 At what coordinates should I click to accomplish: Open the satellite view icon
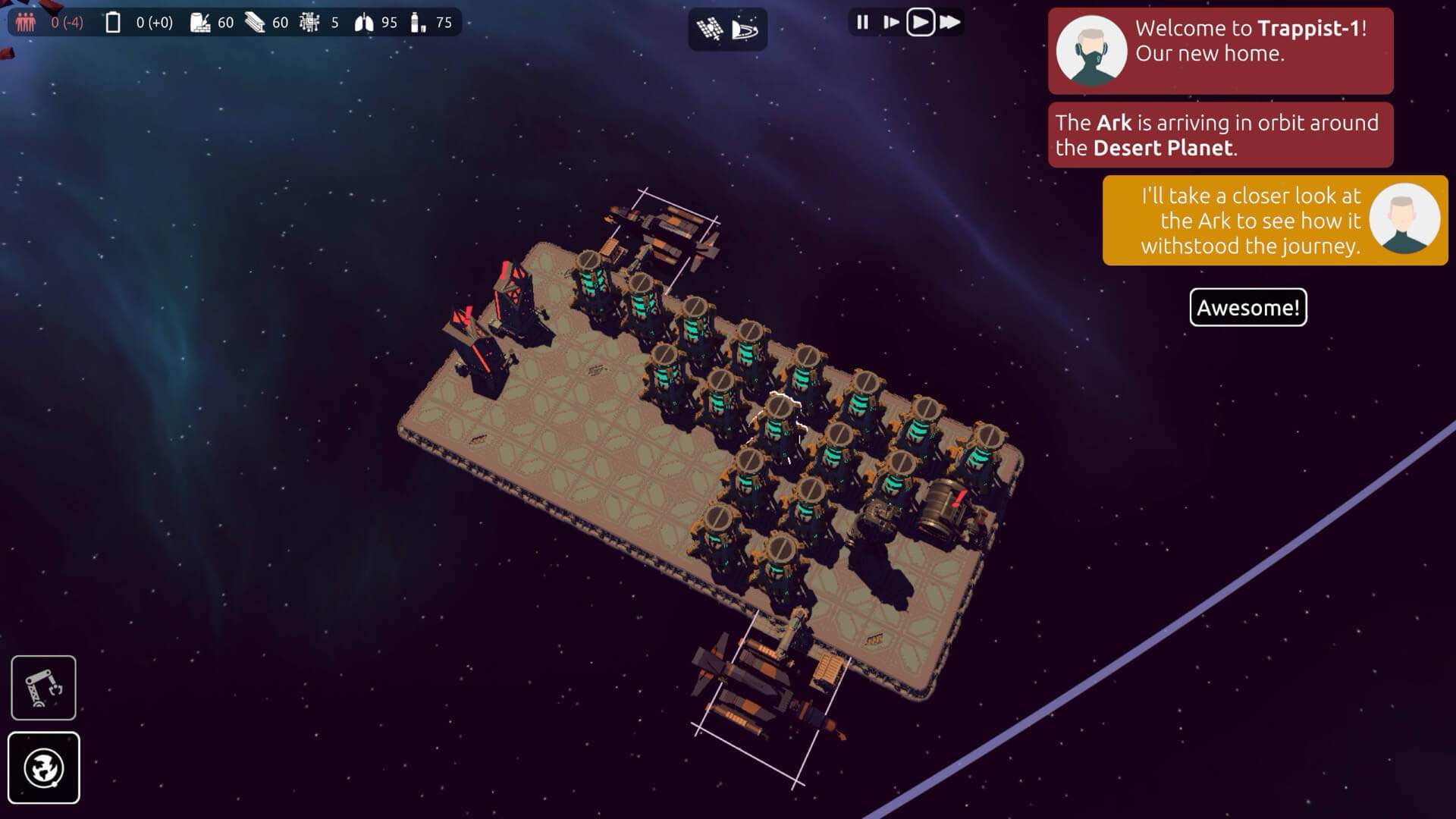[710, 30]
